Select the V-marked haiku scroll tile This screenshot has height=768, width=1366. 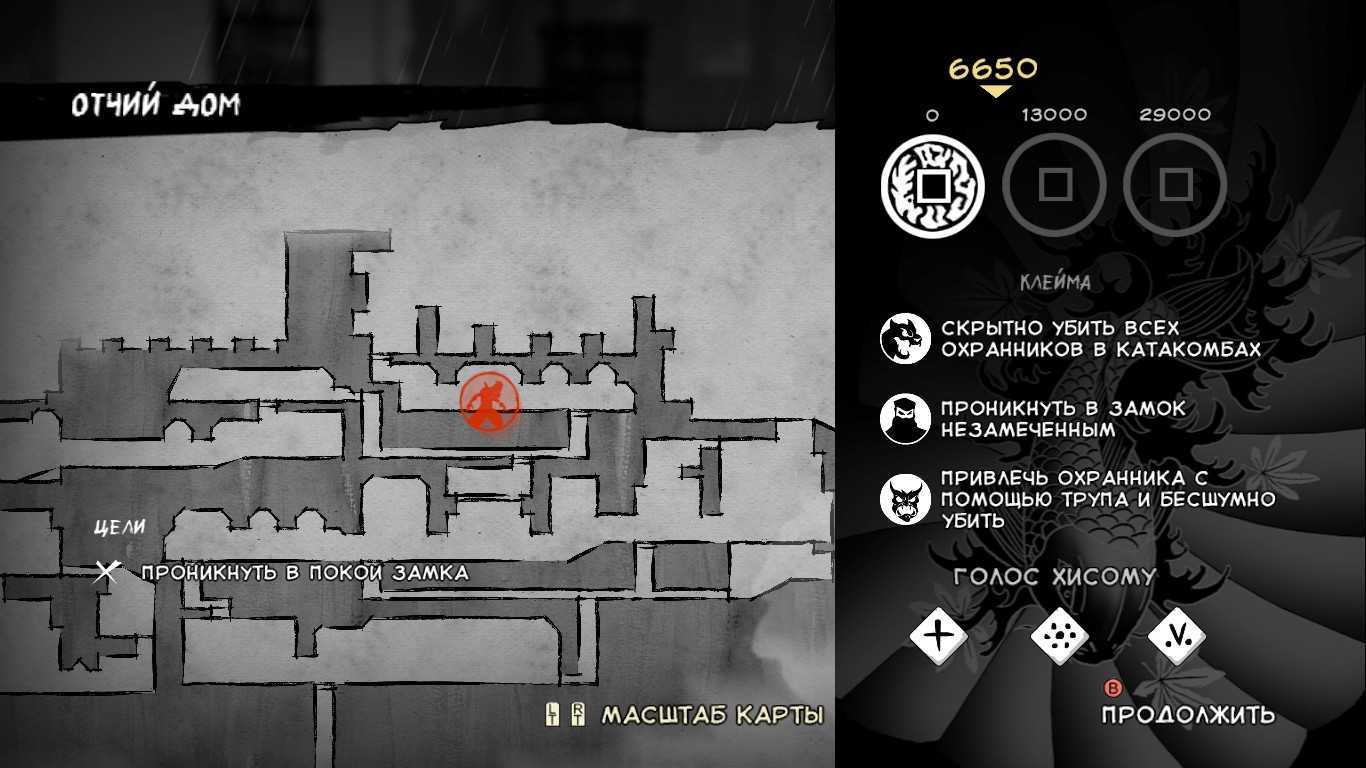(x=1176, y=634)
